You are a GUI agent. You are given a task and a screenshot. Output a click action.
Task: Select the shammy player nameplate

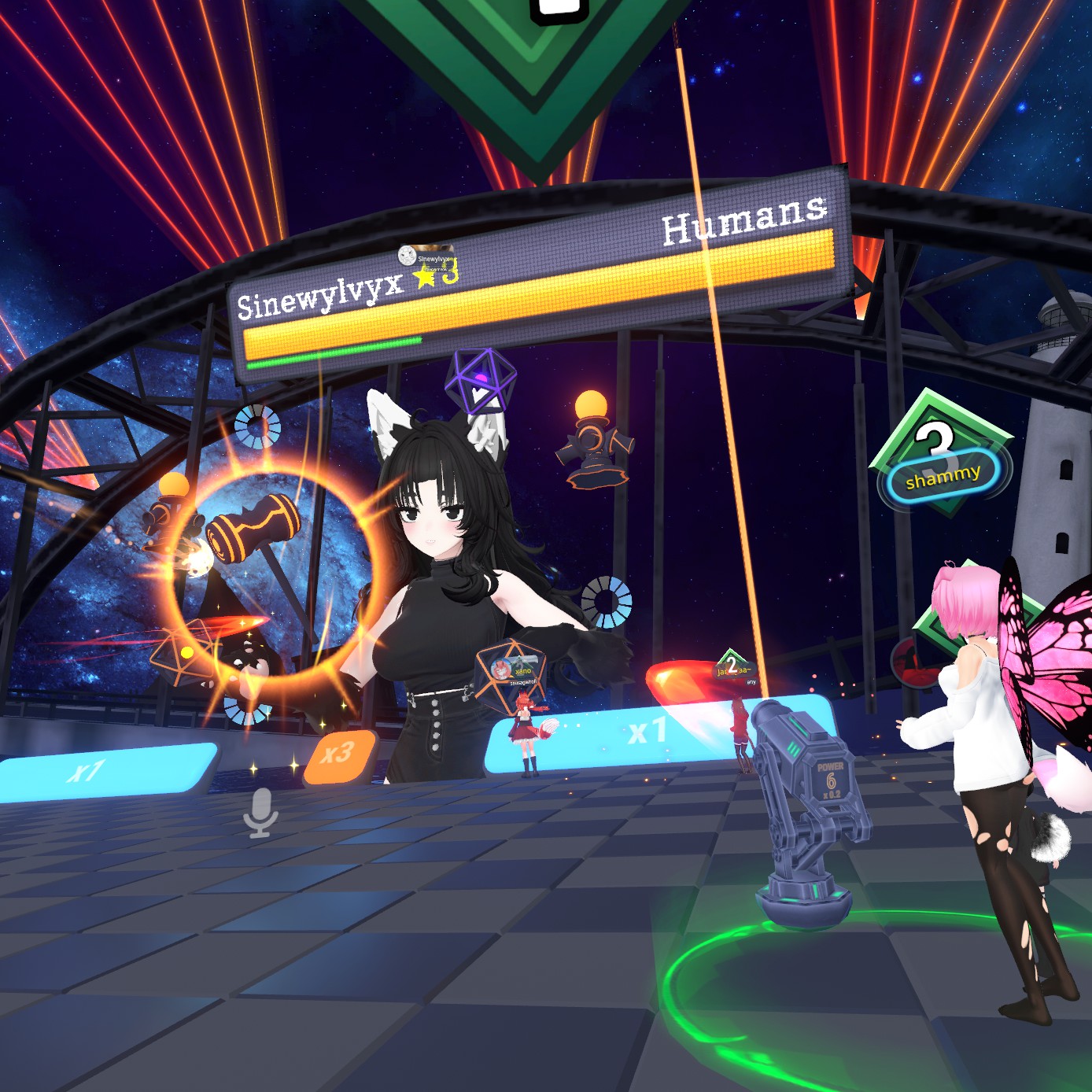[943, 474]
